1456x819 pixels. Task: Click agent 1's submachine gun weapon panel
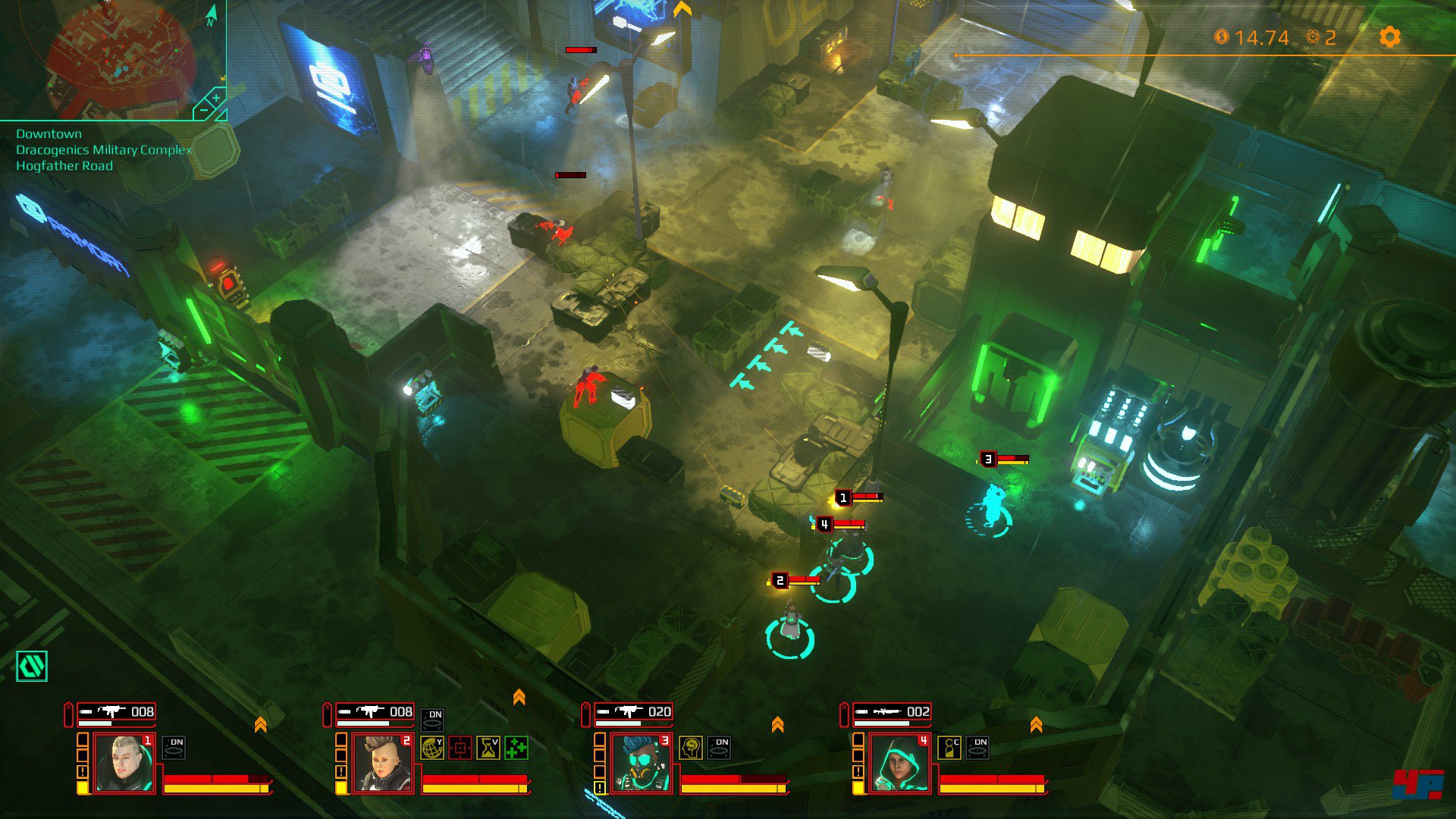117,712
